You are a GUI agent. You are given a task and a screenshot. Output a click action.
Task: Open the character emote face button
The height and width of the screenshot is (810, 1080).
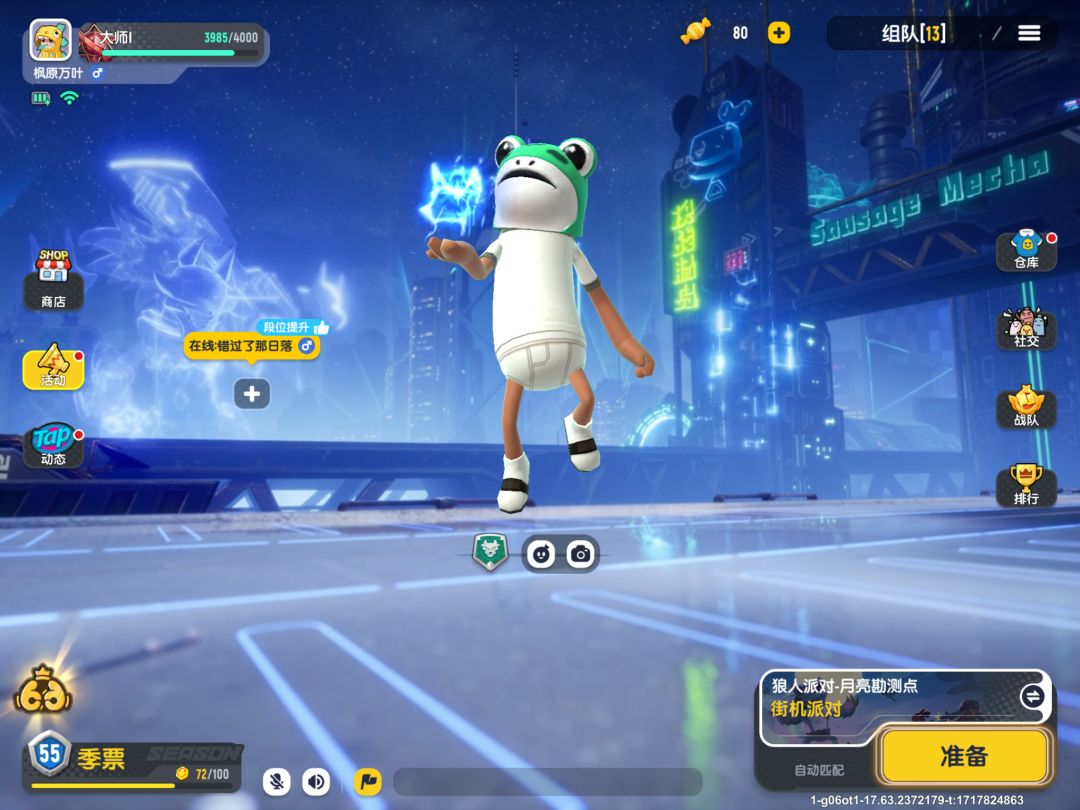click(542, 554)
